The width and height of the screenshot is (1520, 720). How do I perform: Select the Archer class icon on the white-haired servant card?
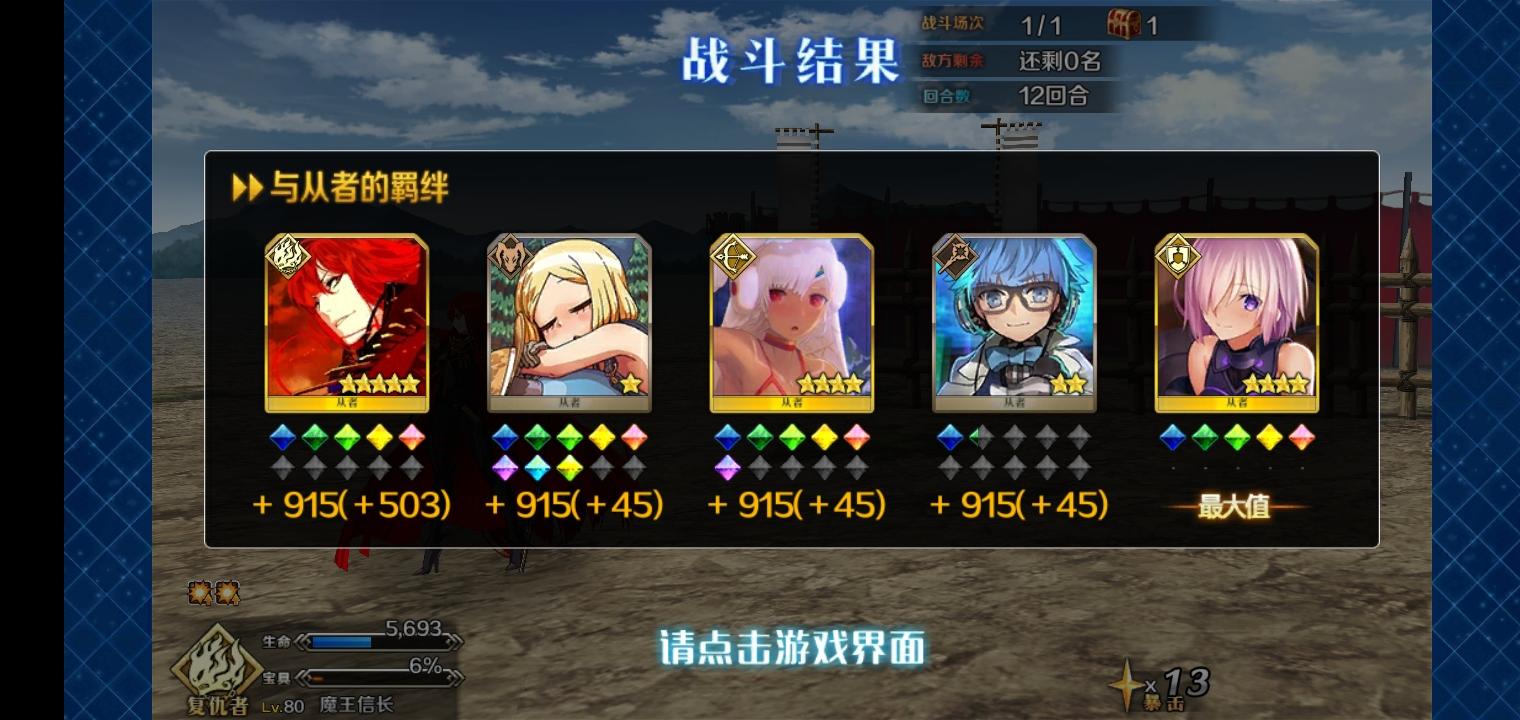tap(733, 257)
